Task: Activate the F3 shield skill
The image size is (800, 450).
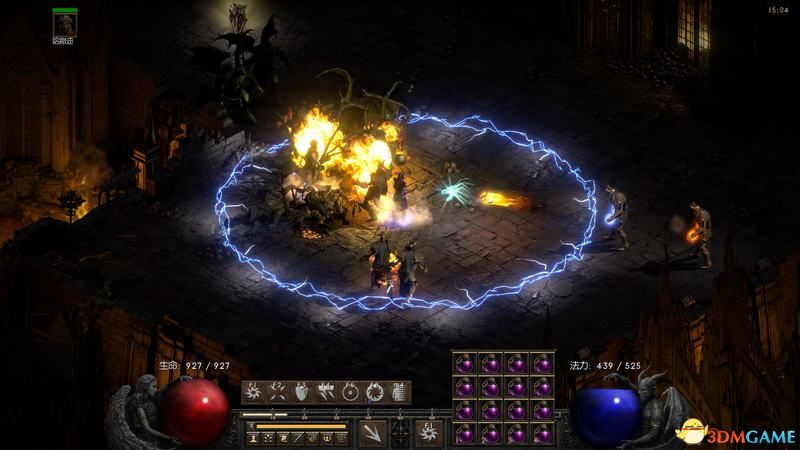Action: coord(301,391)
